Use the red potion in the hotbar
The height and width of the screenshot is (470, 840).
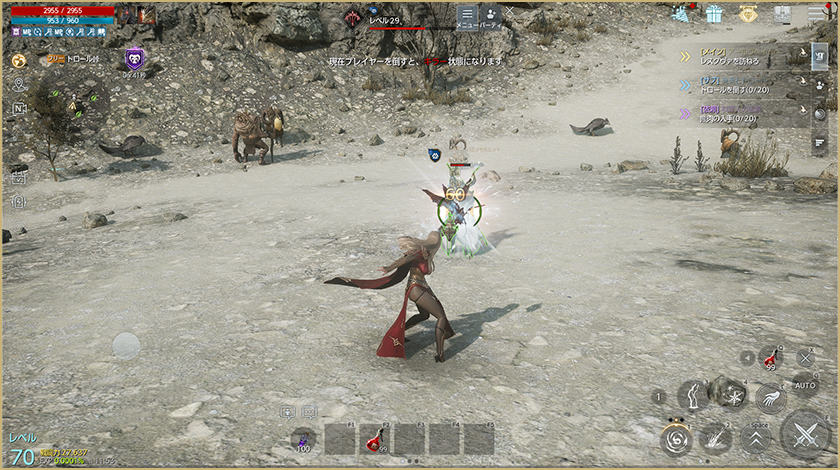pos(371,438)
